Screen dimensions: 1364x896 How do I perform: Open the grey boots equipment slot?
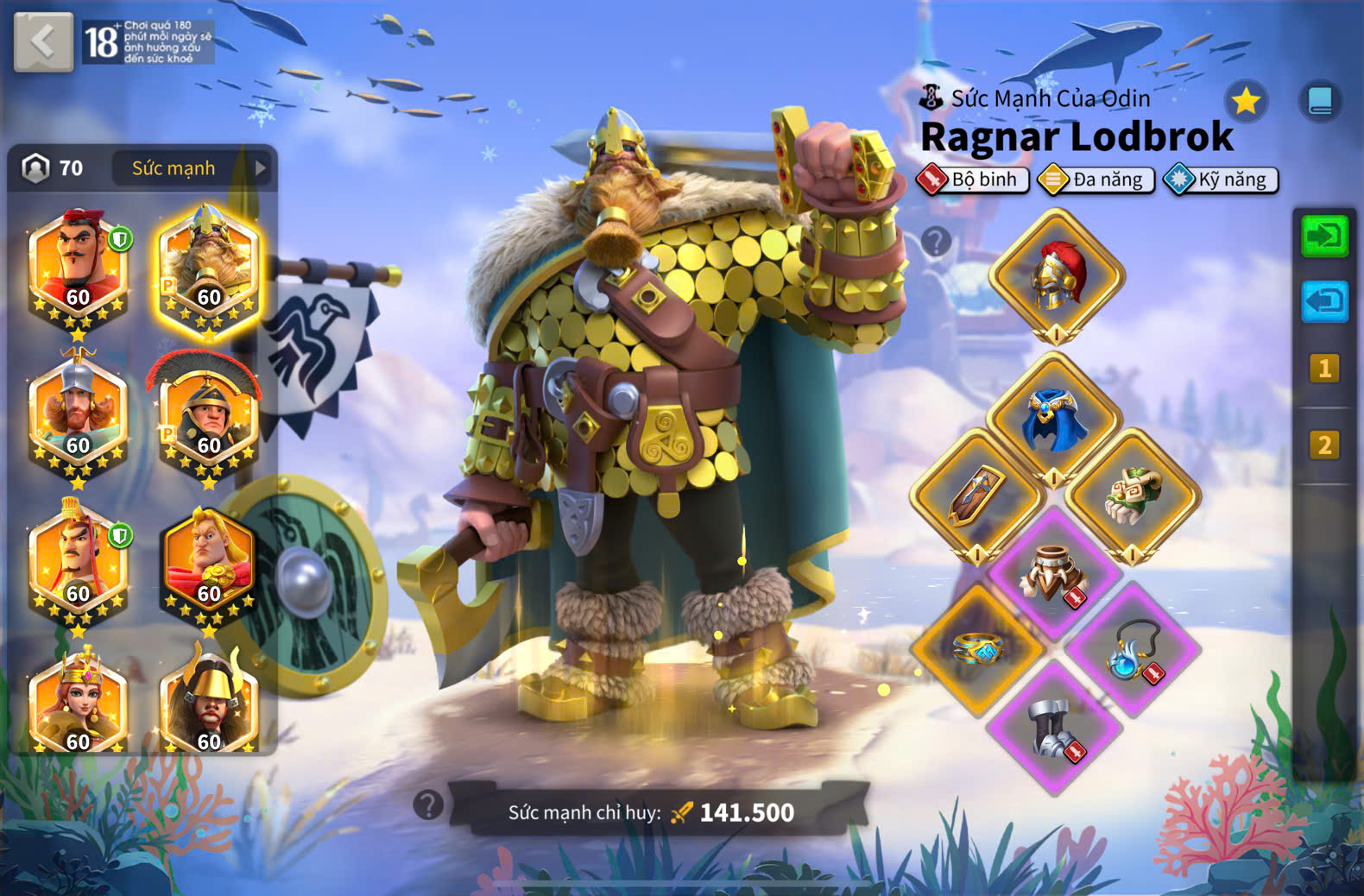pyautogui.click(x=1055, y=727)
